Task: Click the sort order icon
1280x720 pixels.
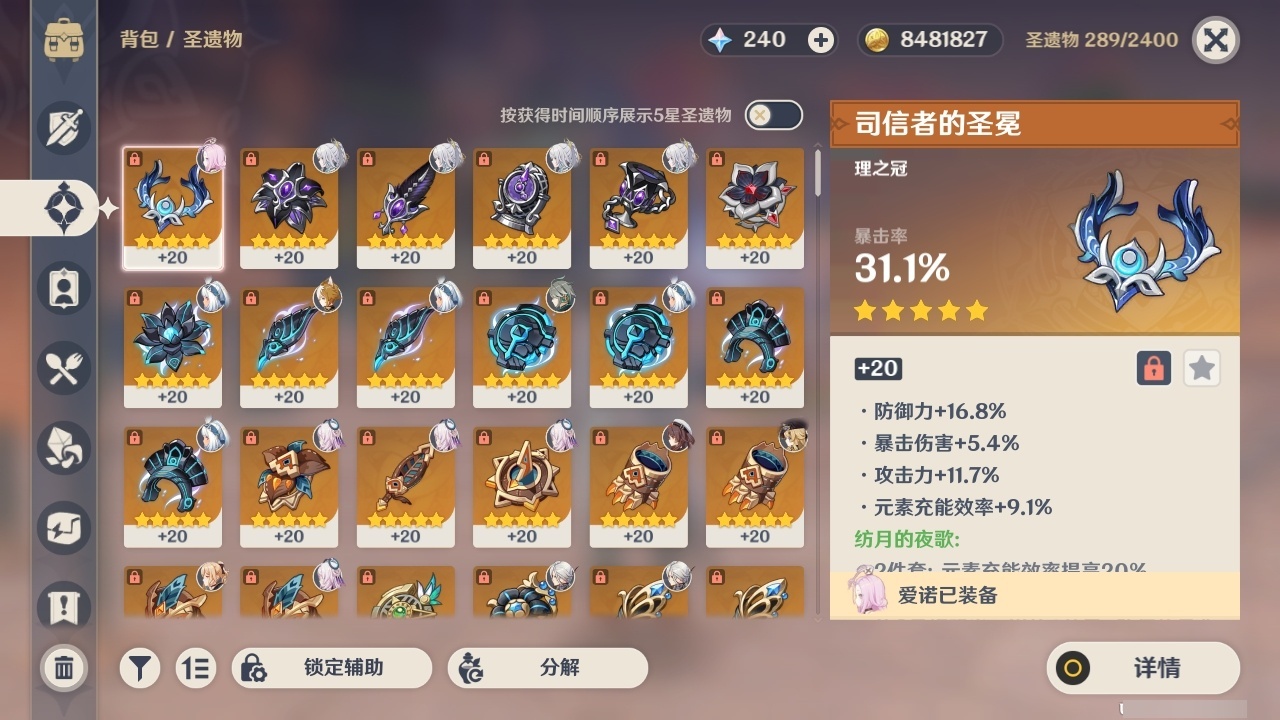Action: 196,668
